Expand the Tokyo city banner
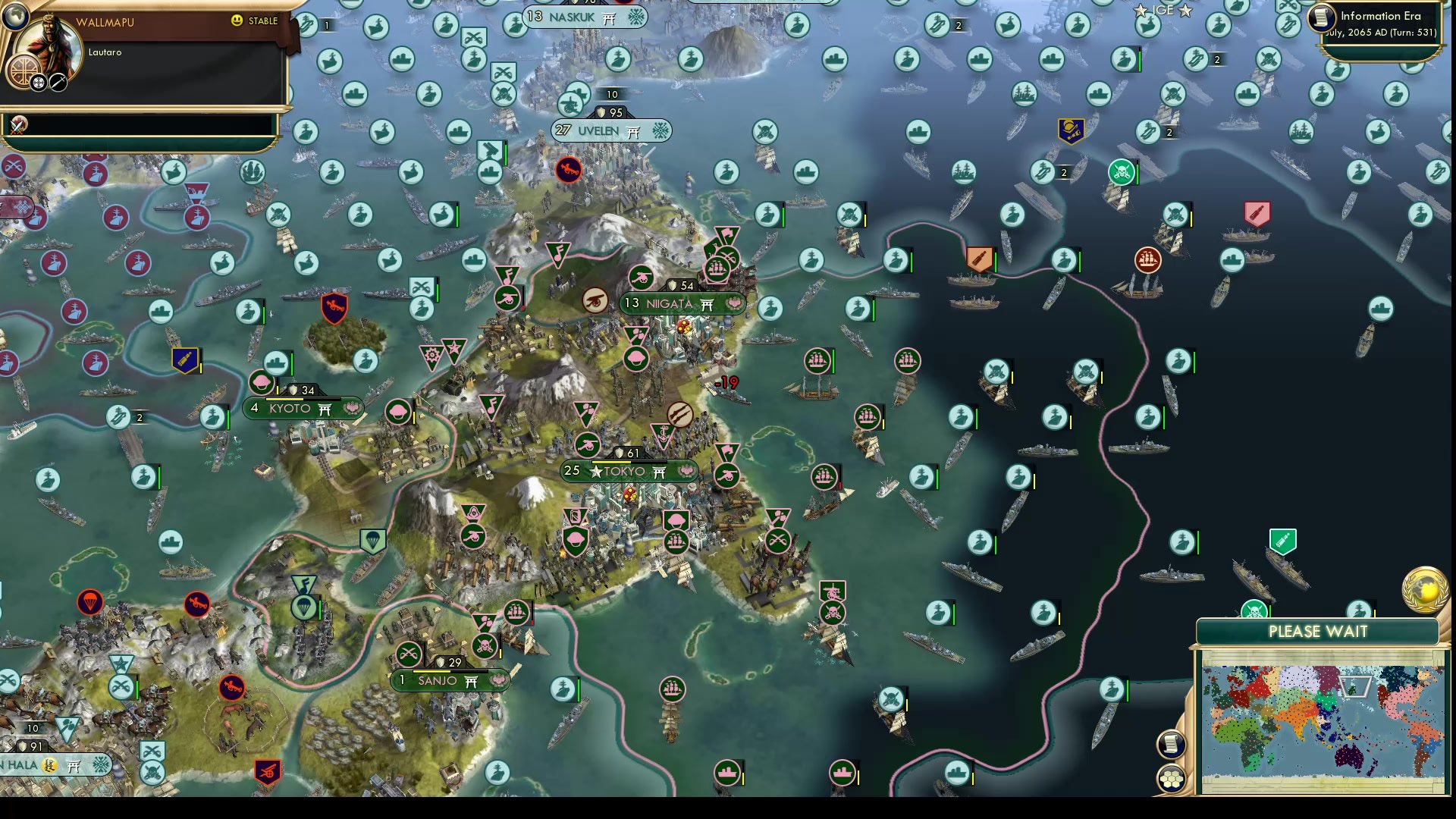This screenshot has width=1456, height=819. 628,471
